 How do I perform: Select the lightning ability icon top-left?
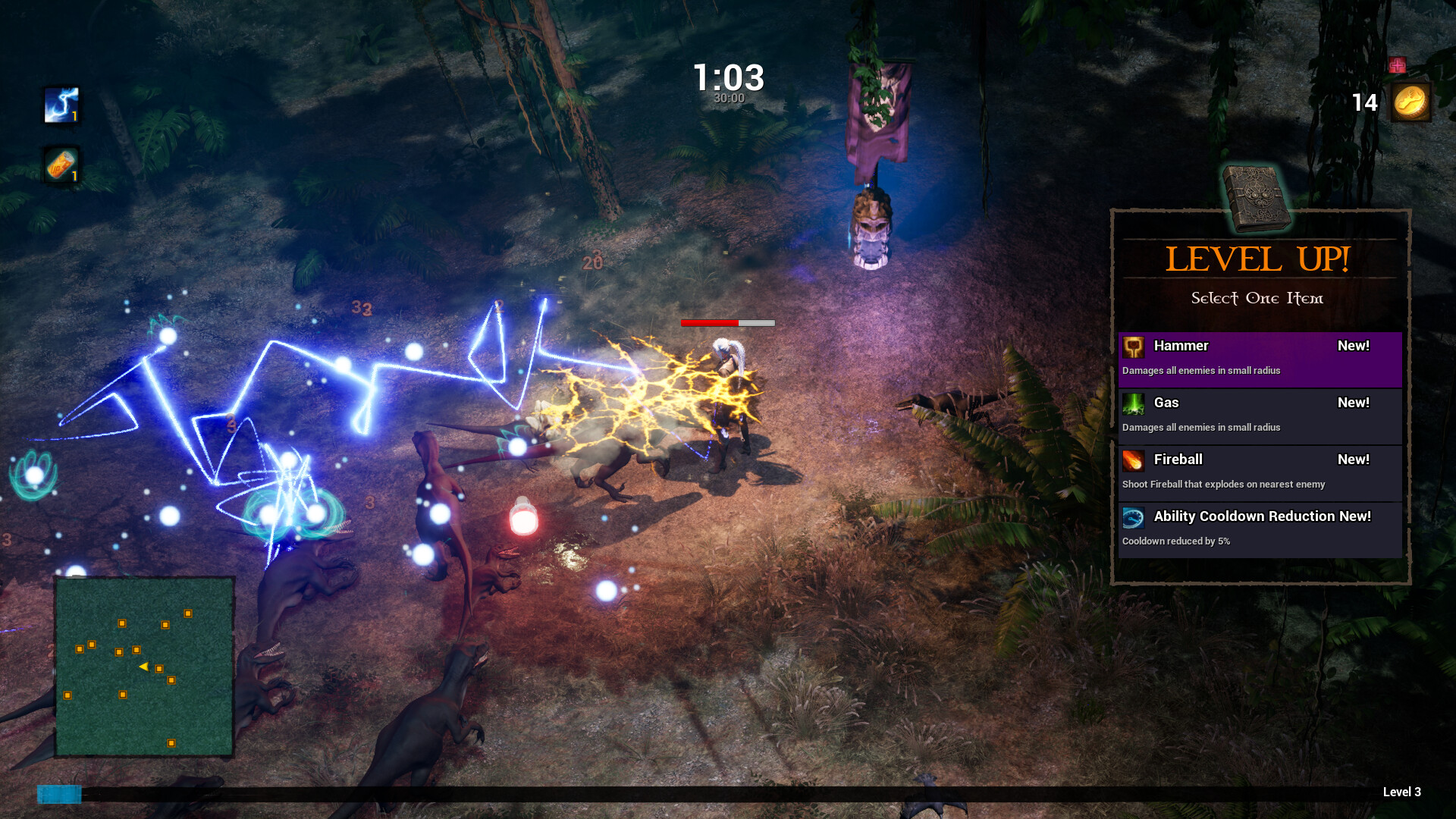(x=62, y=105)
